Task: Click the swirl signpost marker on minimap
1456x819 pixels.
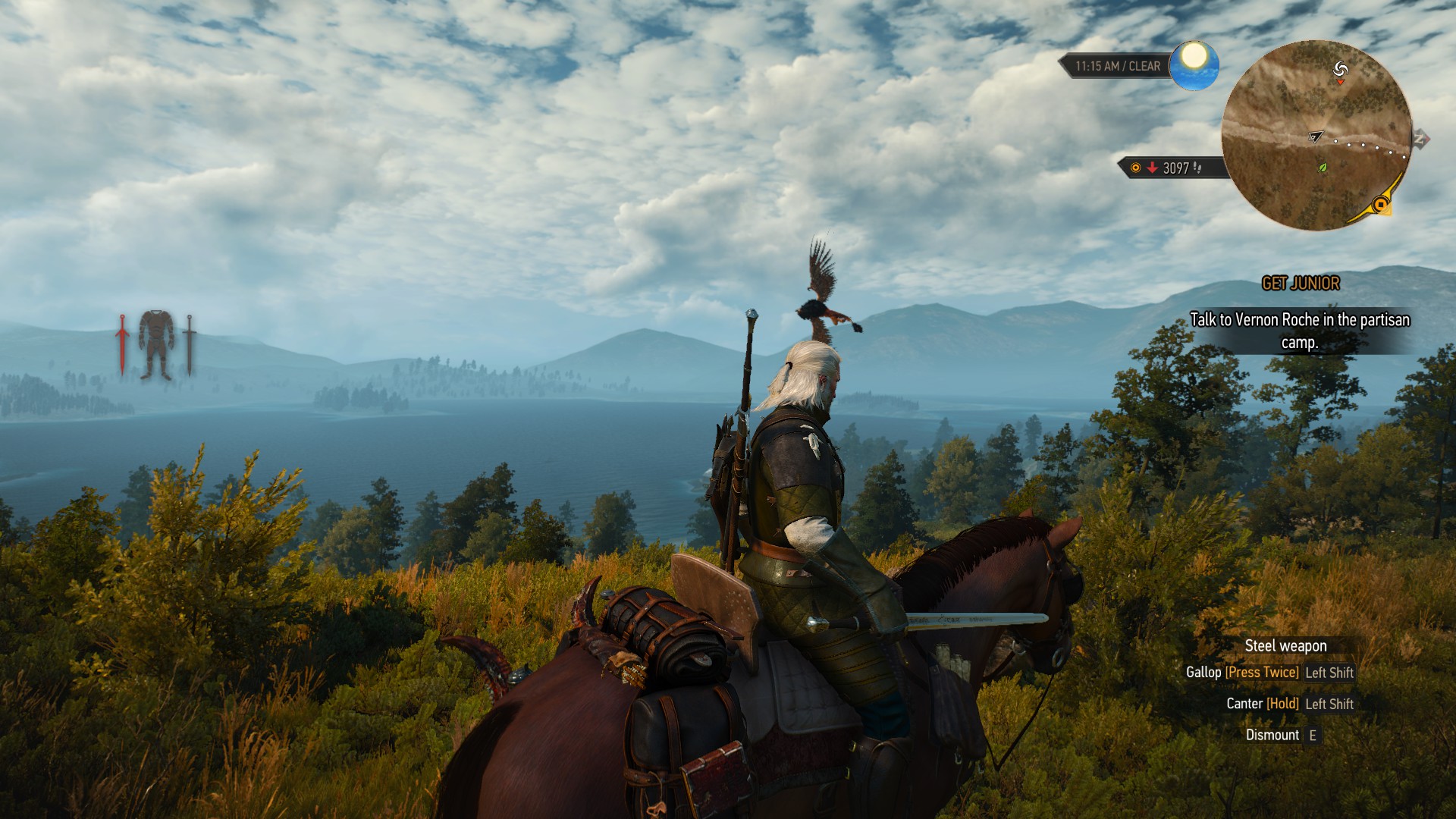Action: tap(1341, 70)
